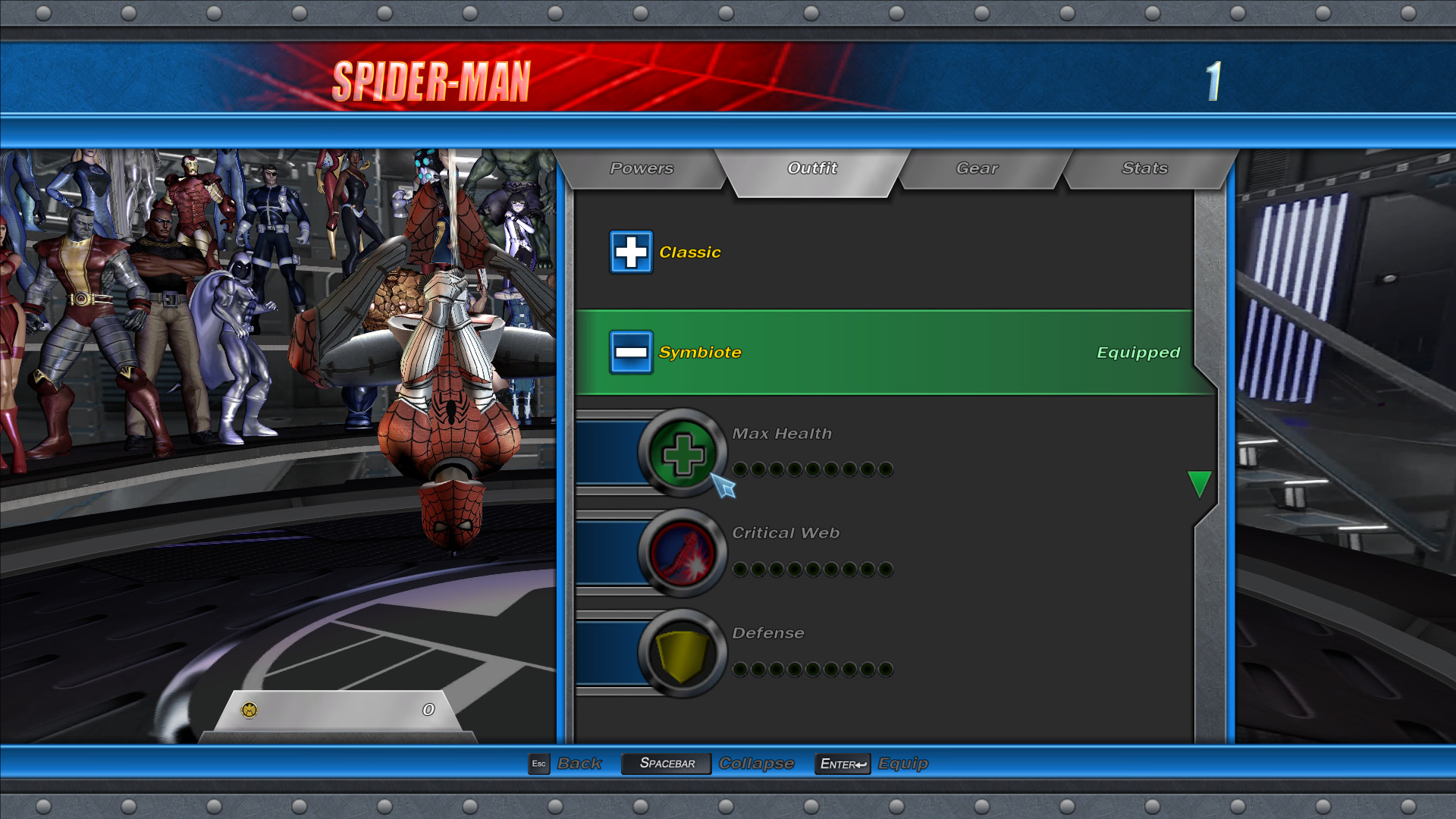Screen dimensions: 1456x819
Task: Switch to the Powers tab
Action: click(x=641, y=168)
